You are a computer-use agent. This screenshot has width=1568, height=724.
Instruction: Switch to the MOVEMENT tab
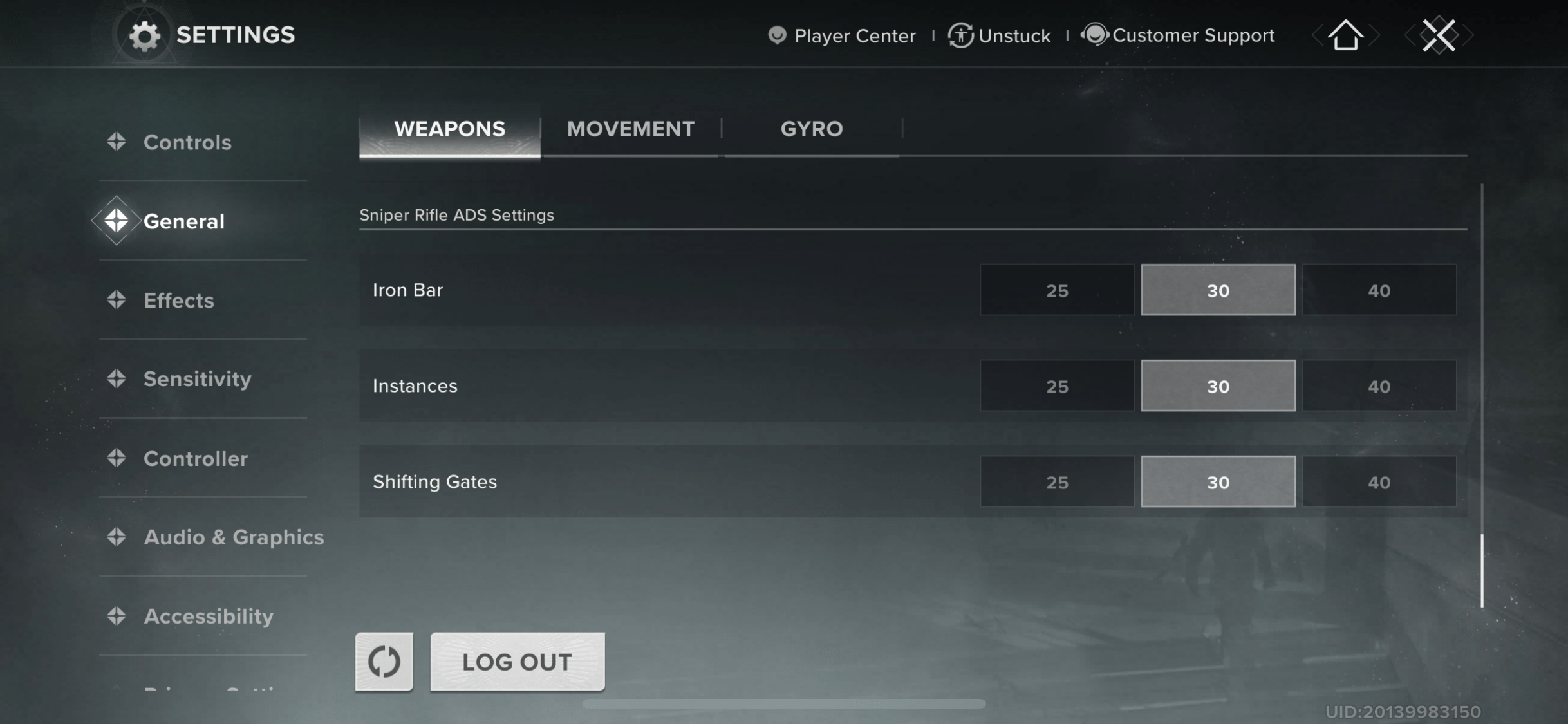pyautogui.click(x=630, y=129)
